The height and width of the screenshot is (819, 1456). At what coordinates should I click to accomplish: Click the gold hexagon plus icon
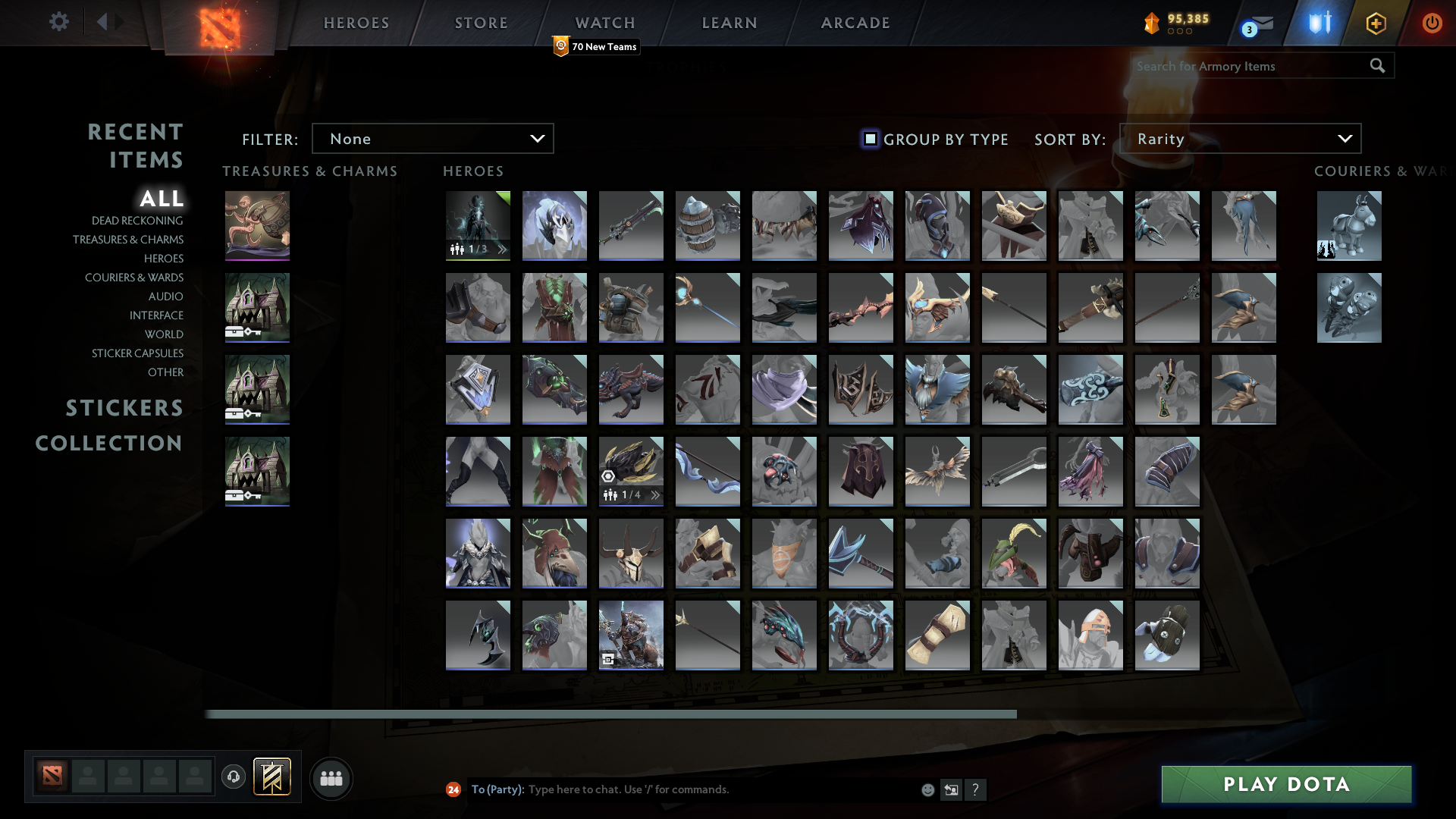pyautogui.click(x=1375, y=23)
